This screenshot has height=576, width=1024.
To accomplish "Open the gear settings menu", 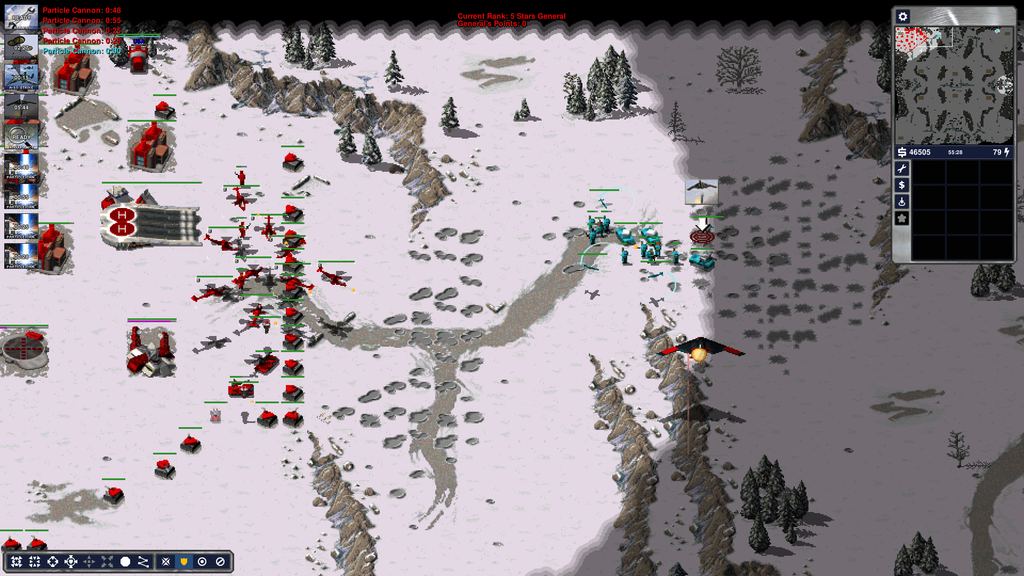I will tap(903, 17).
